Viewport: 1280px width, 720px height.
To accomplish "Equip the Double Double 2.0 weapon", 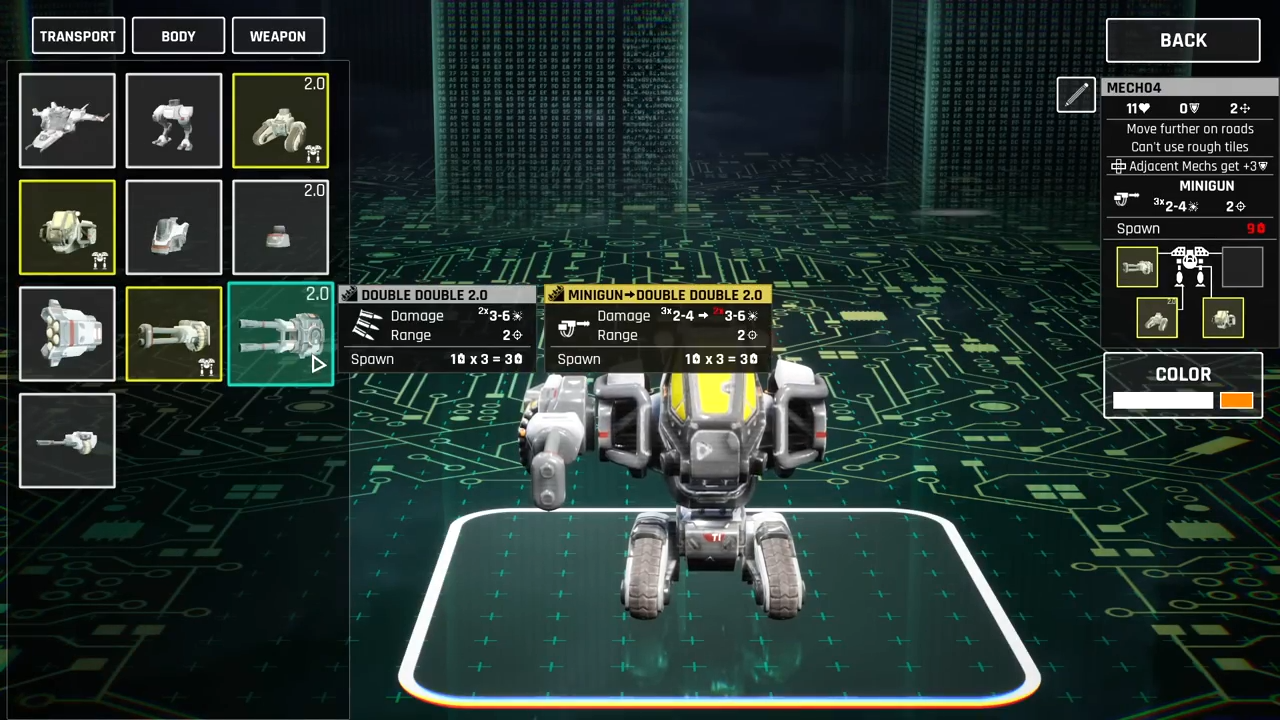I will pyautogui.click(x=280, y=334).
